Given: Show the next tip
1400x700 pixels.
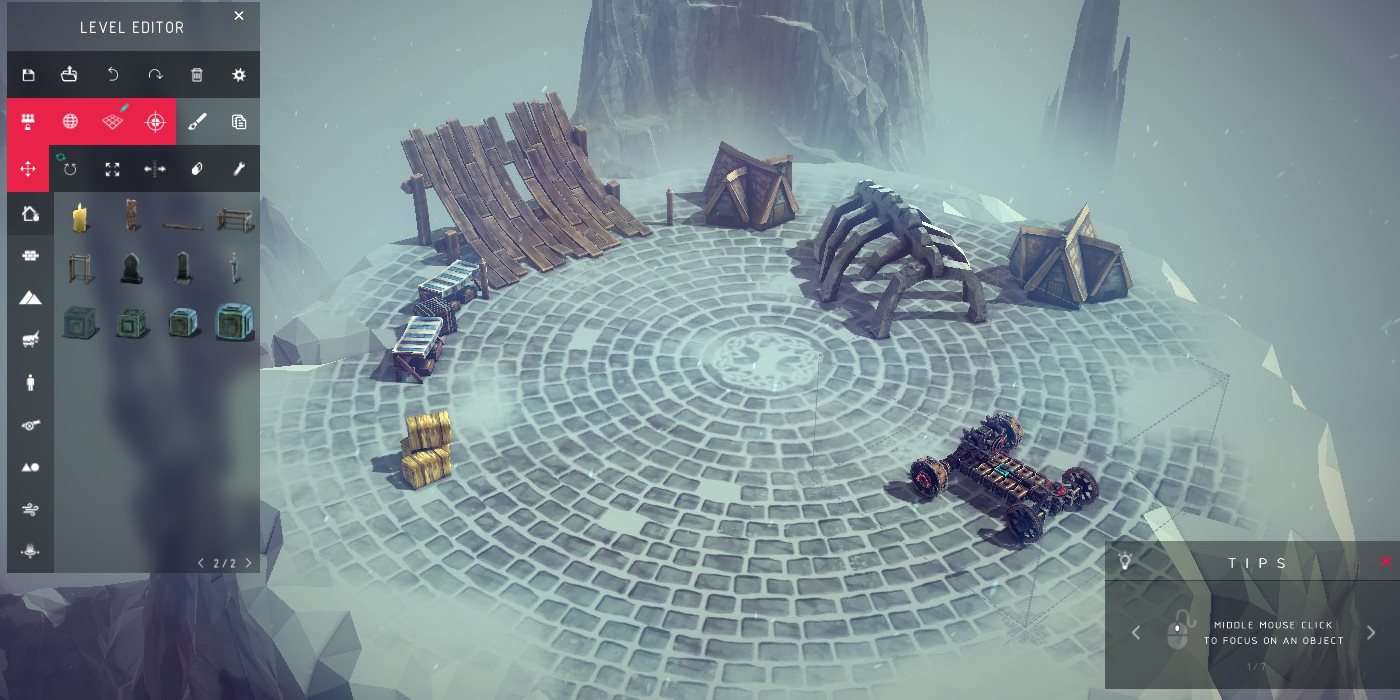Looking at the screenshot, I should coord(1371,632).
